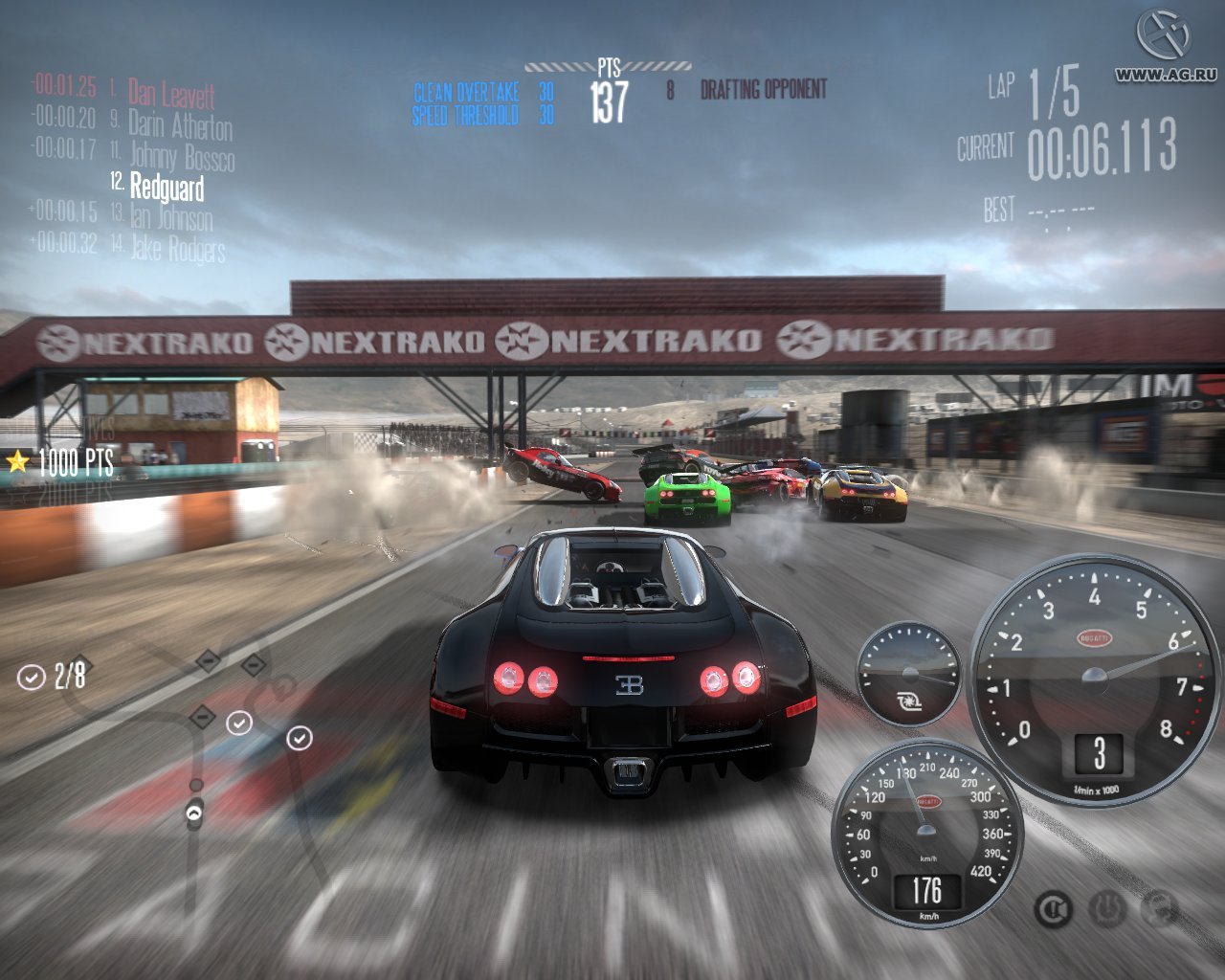Image resolution: width=1225 pixels, height=980 pixels.
Task: Expand the Drafting Opponent bonus display
Action: (x=763, y=89)
